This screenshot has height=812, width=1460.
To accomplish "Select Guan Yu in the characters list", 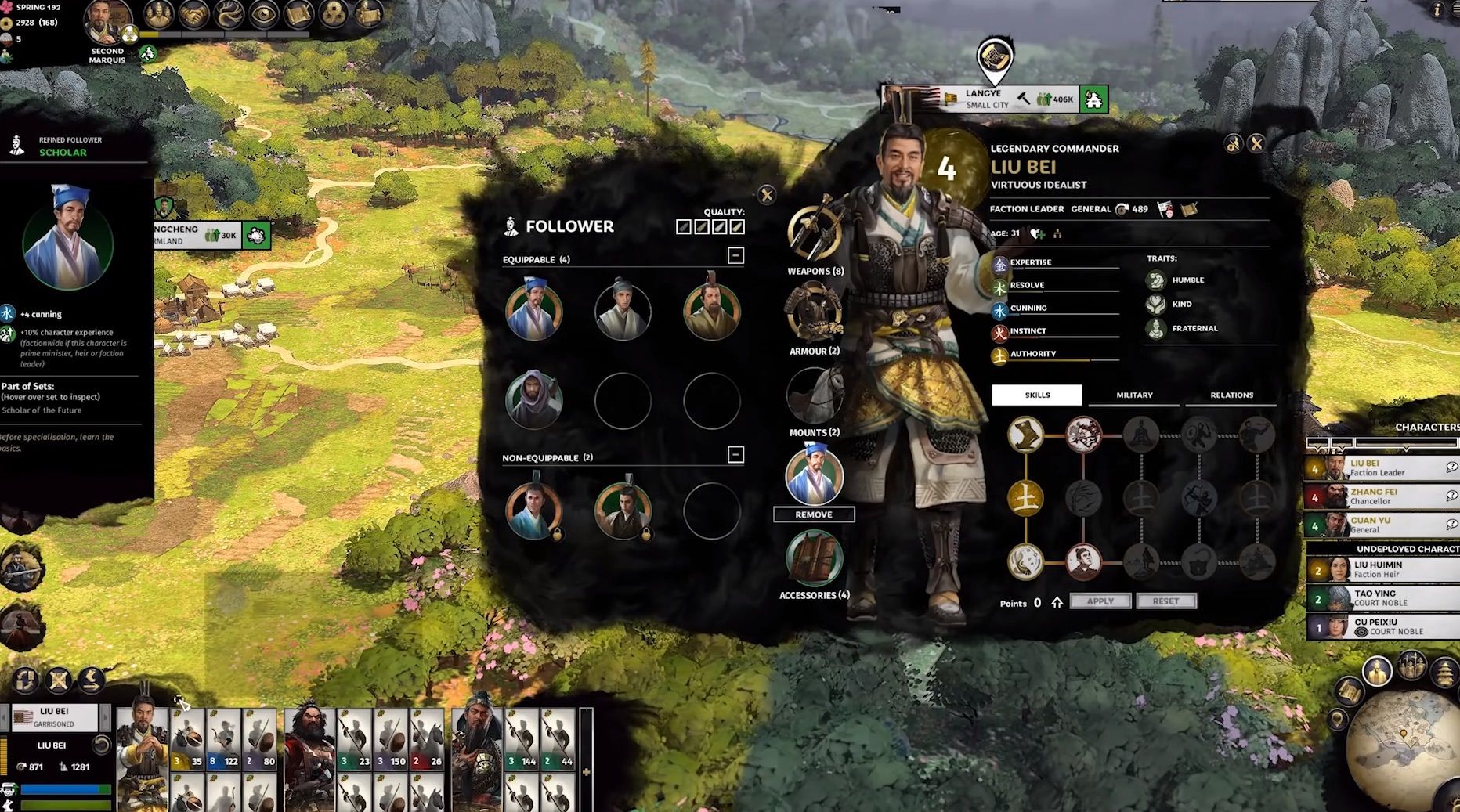I will click(x=1377, y=525).
